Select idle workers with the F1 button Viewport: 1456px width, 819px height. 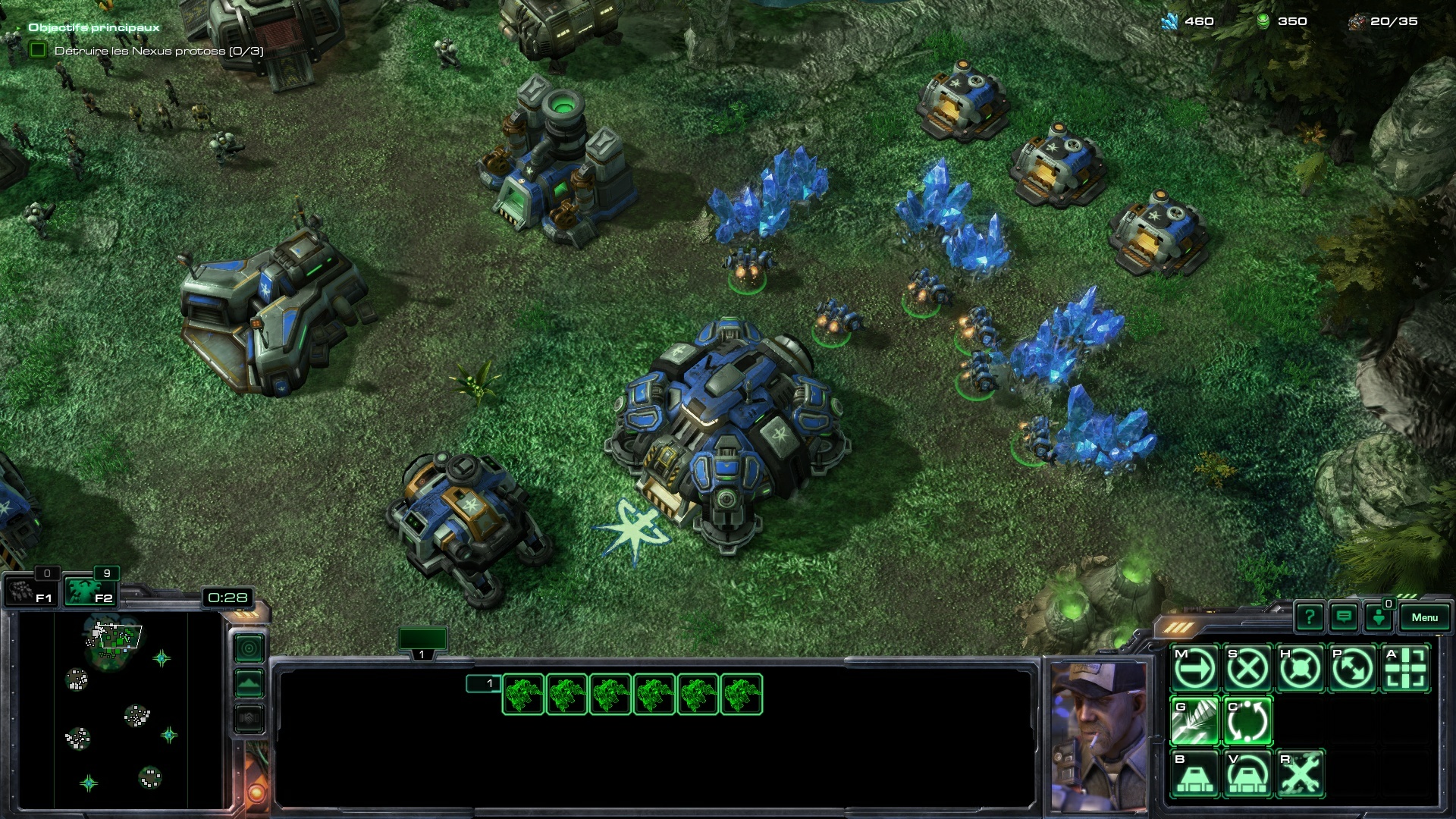(x=30, y=591)
